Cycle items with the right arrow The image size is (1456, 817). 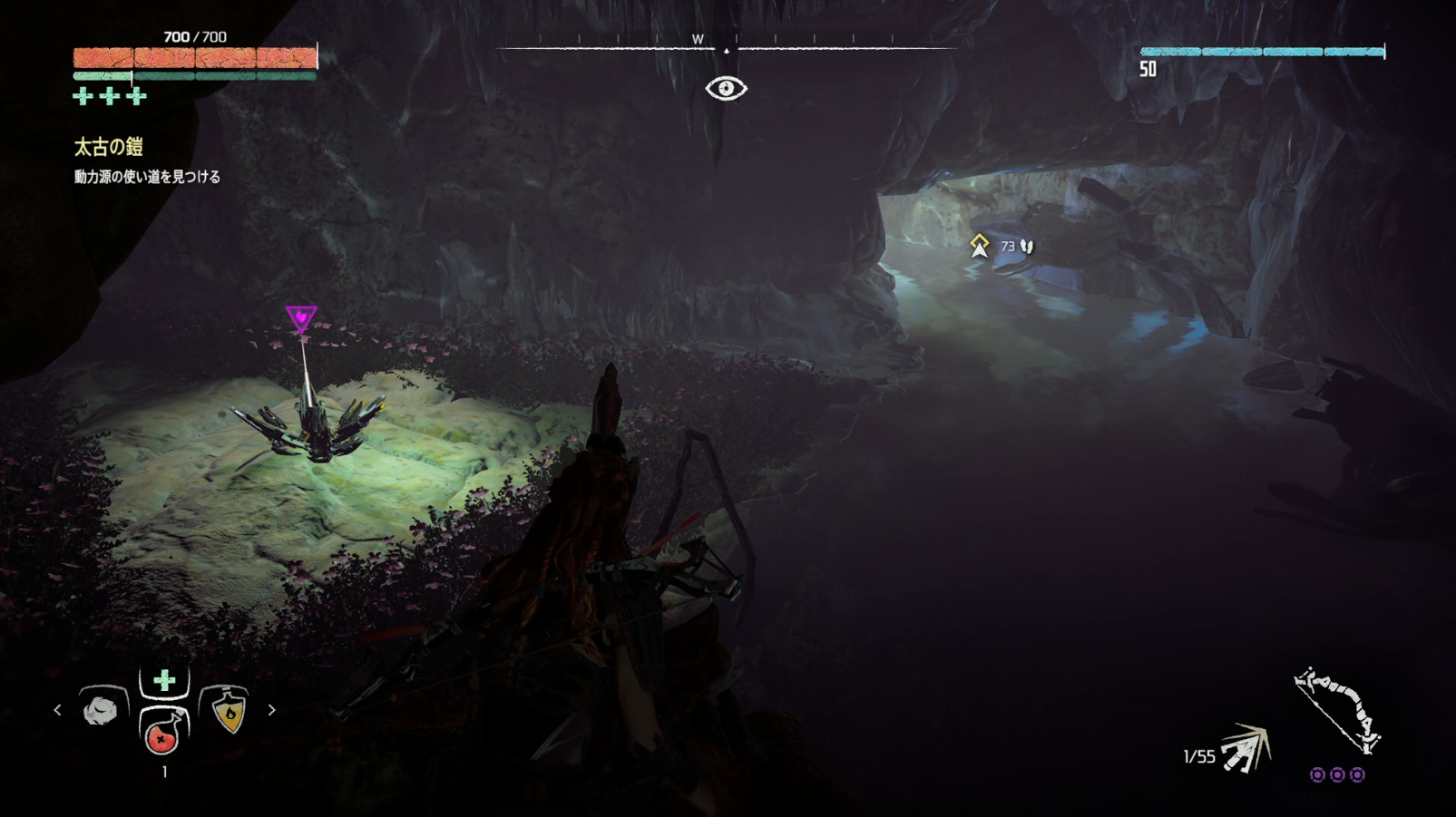click(271, 710)
